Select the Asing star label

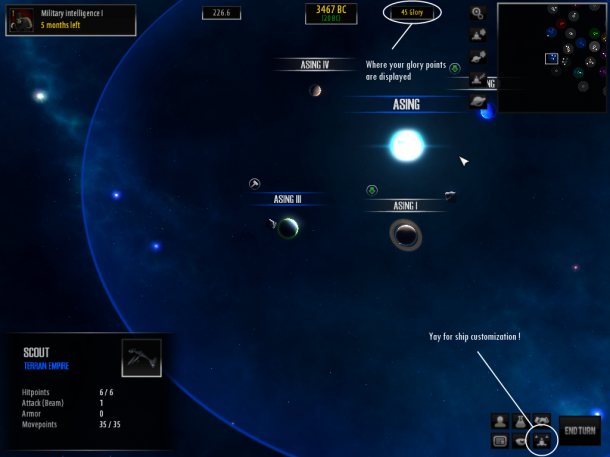[406, 104]
